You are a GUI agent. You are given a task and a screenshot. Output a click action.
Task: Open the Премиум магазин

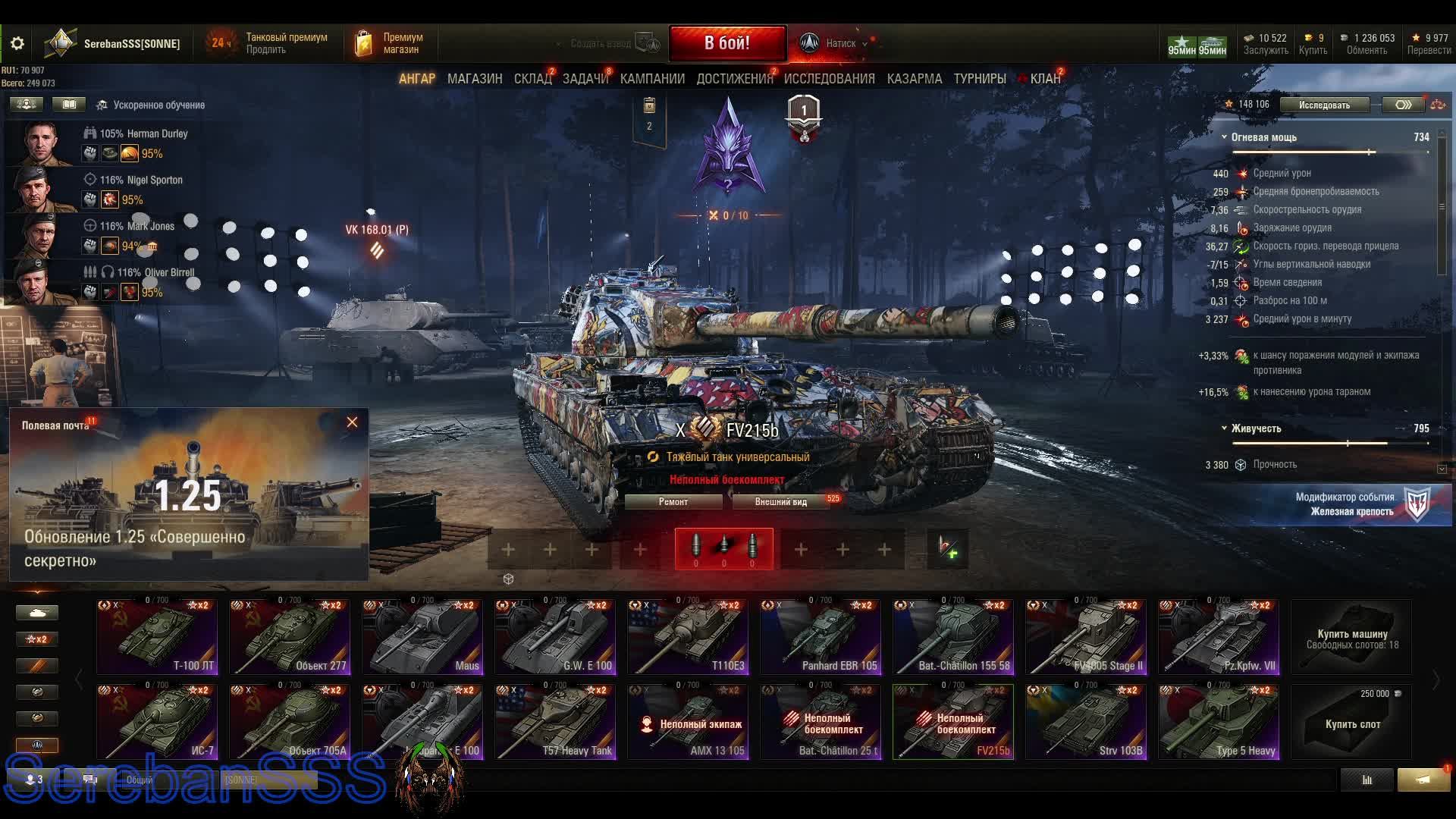[390, 43]
